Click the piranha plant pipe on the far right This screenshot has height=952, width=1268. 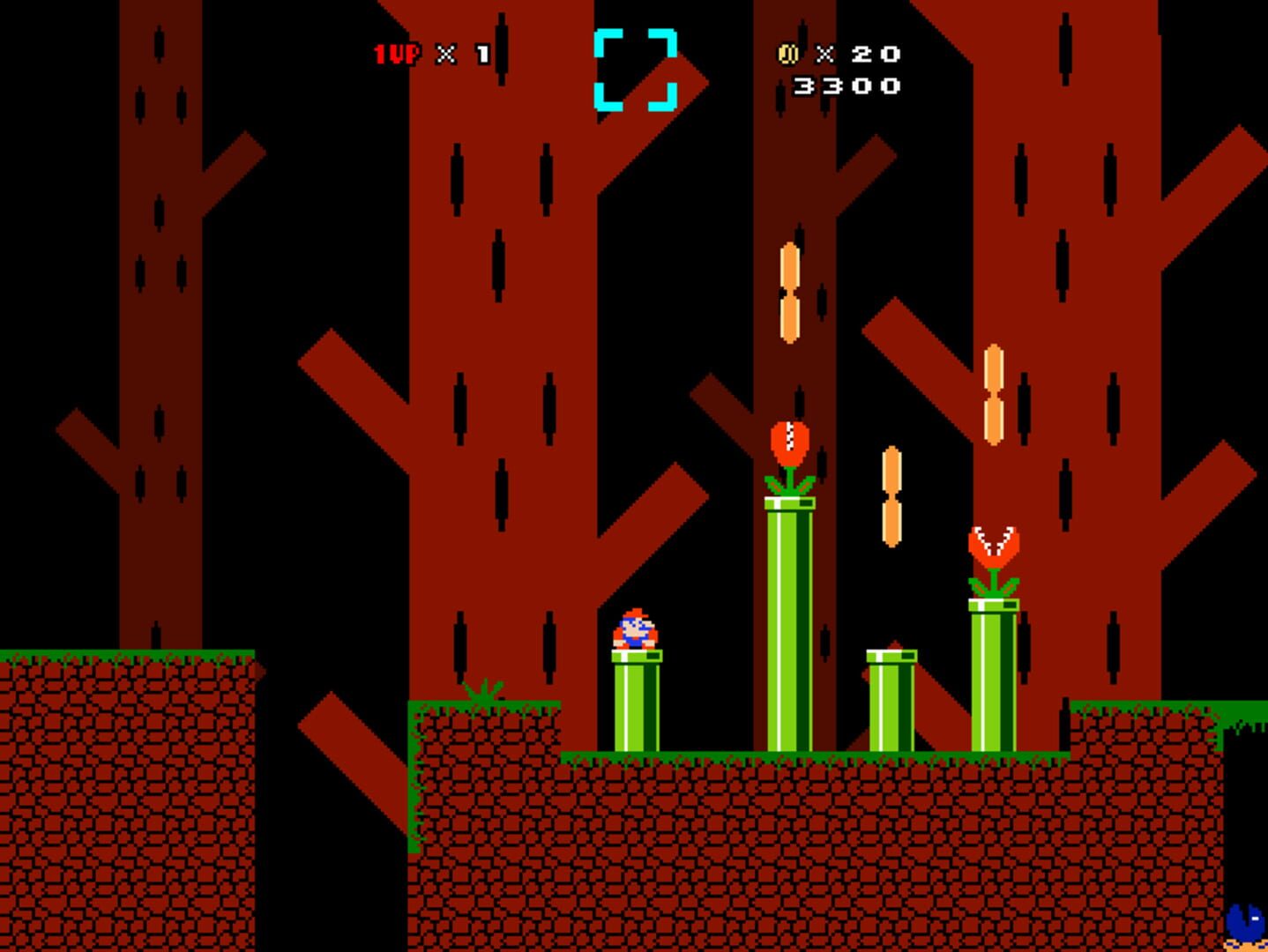coord(994,679)
